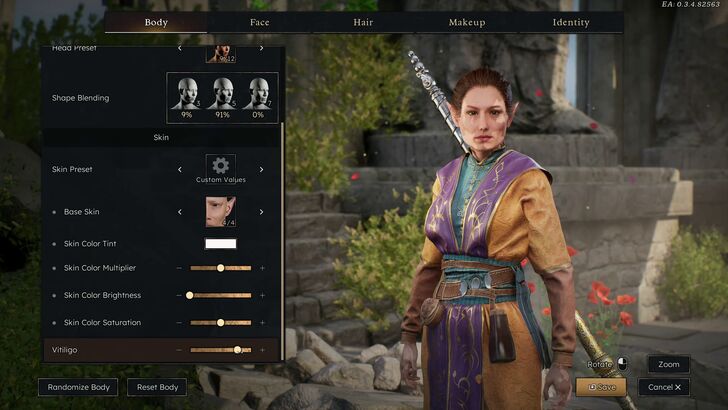Click the Skin Color Saturation slider

pyautogui.click(x=220, y=322)
